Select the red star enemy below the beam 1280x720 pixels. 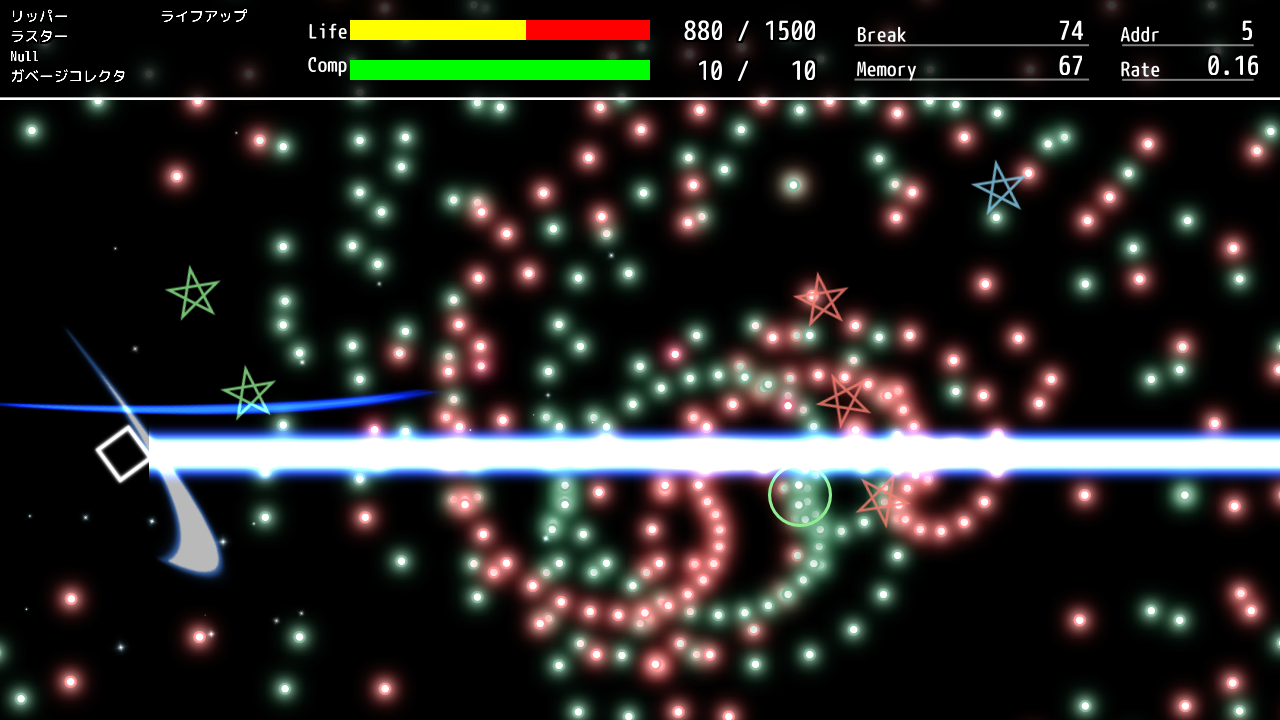[880, 499]
